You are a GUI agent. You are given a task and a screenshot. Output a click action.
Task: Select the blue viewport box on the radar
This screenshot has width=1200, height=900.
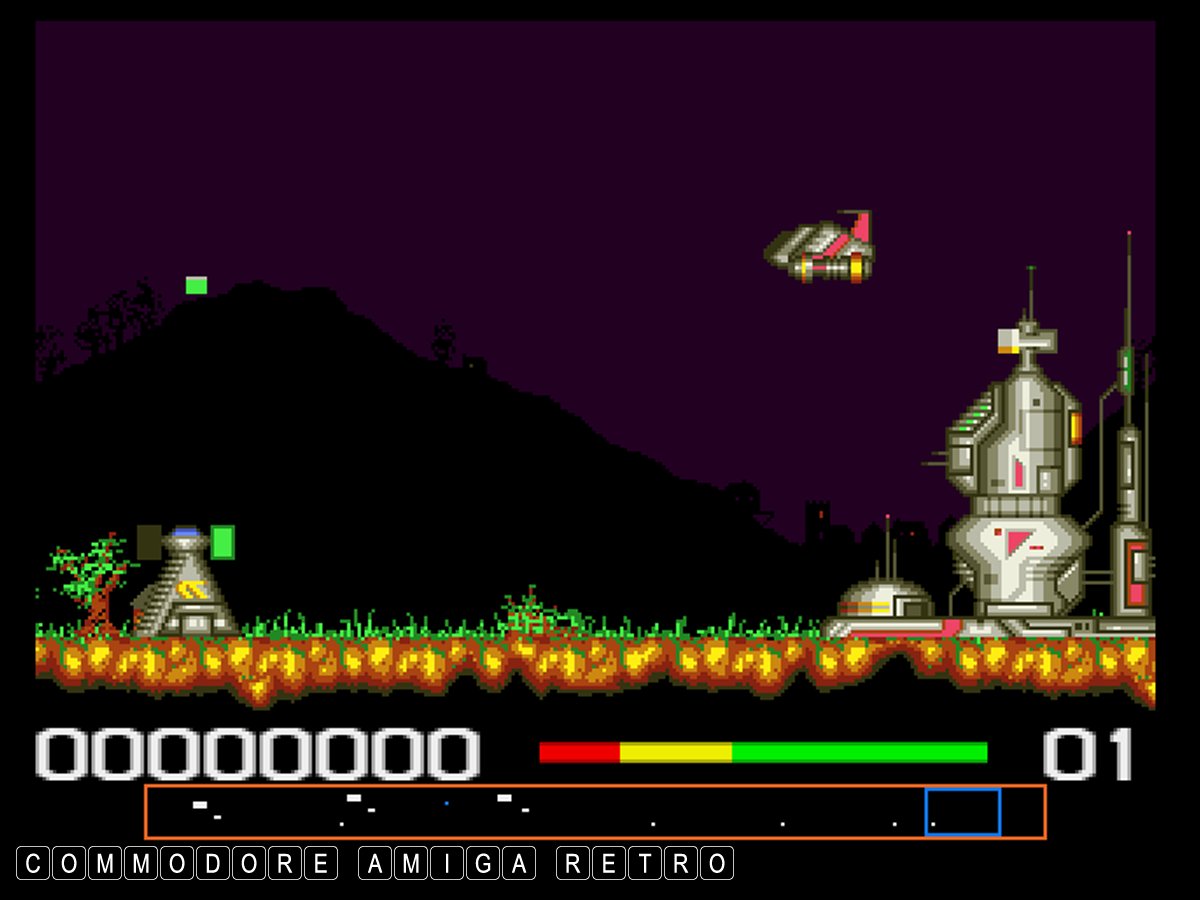962,811
